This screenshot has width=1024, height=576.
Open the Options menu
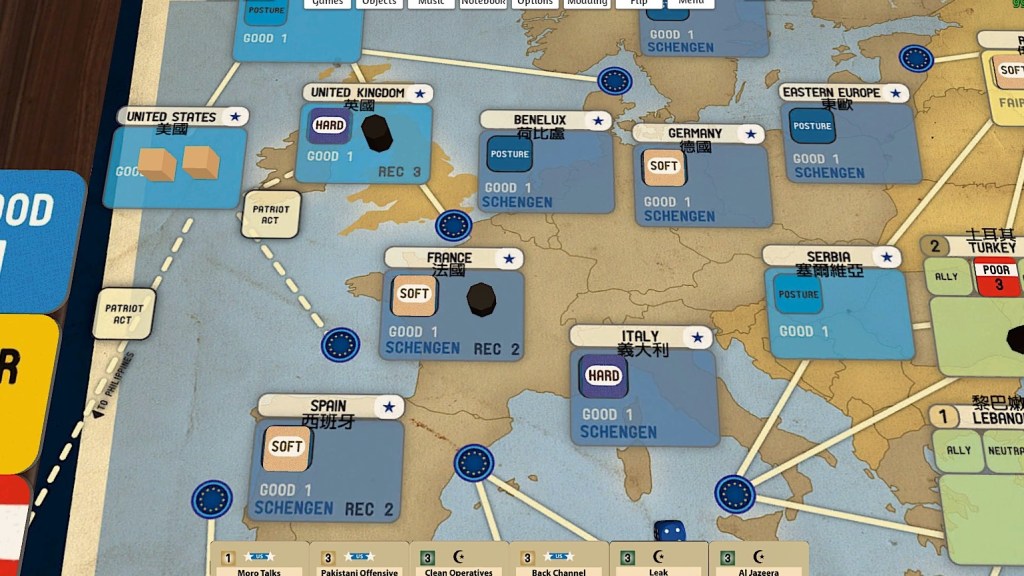pos(535,3)
